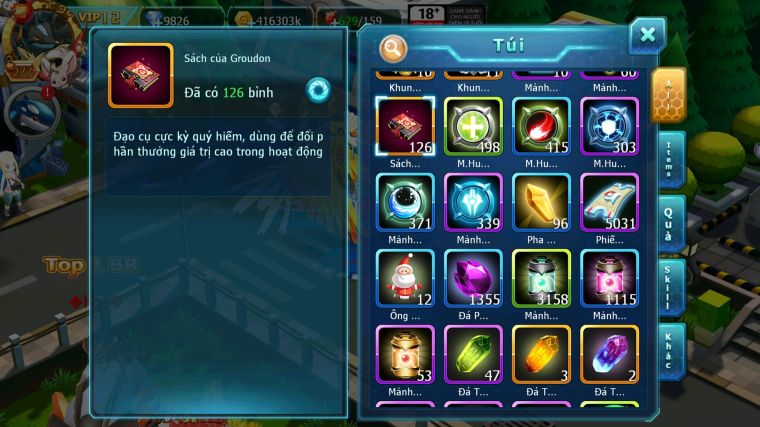Choose the green crystal stone with 47

[473, 354]
